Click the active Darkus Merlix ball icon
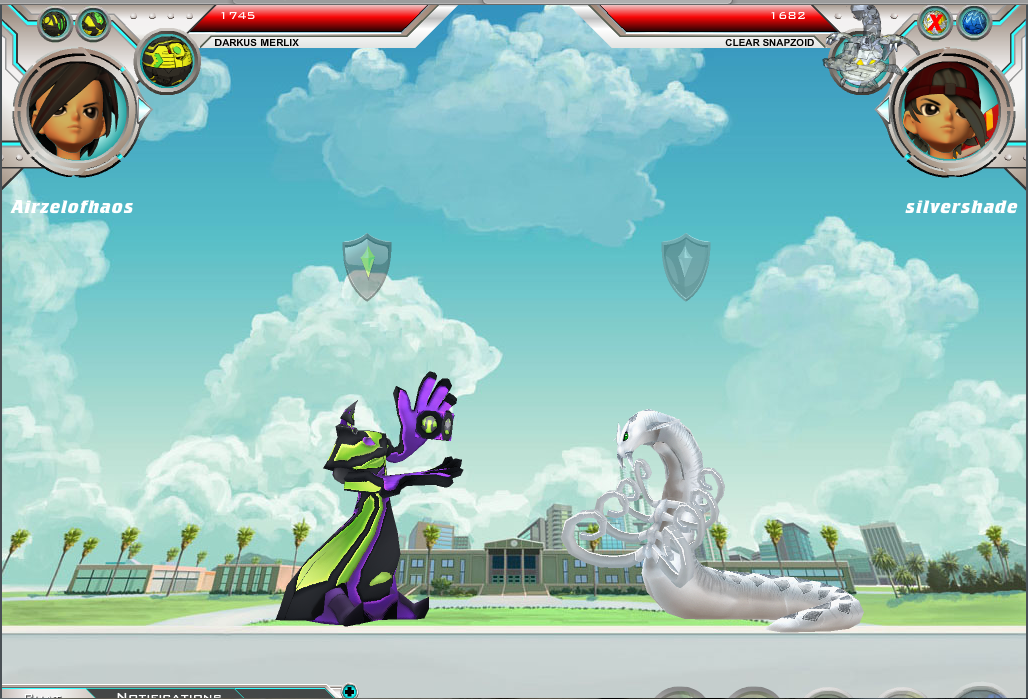 click(167, 60)
